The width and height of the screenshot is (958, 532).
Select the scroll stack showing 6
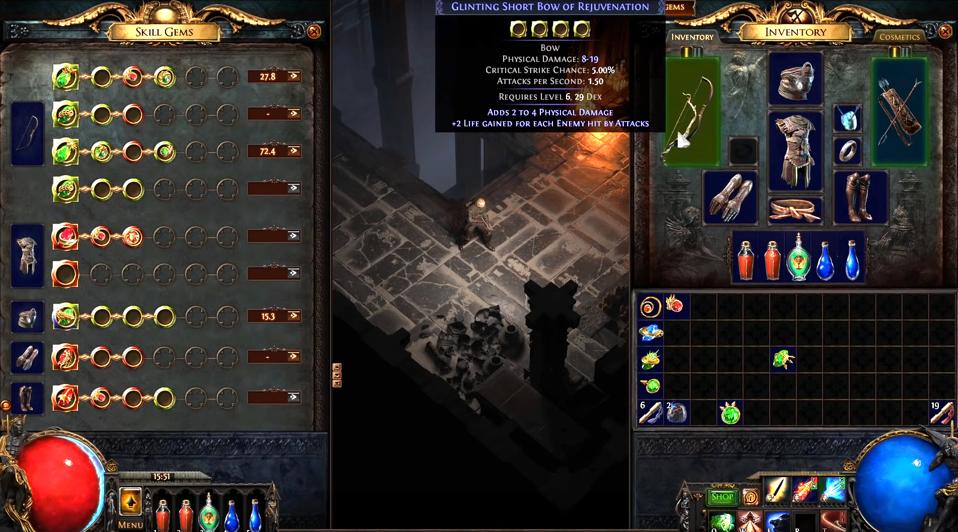pyautogui.click(x=650, y=411)
